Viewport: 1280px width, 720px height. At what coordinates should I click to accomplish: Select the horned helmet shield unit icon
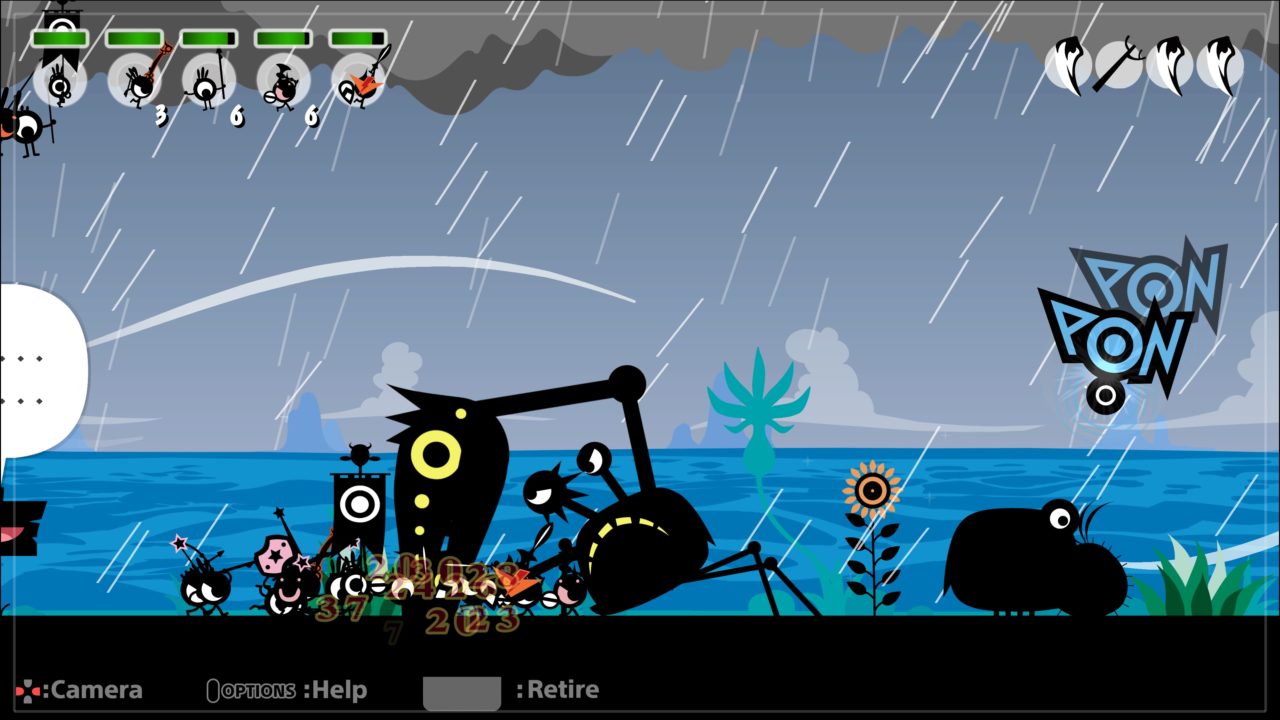pos(283,82)
